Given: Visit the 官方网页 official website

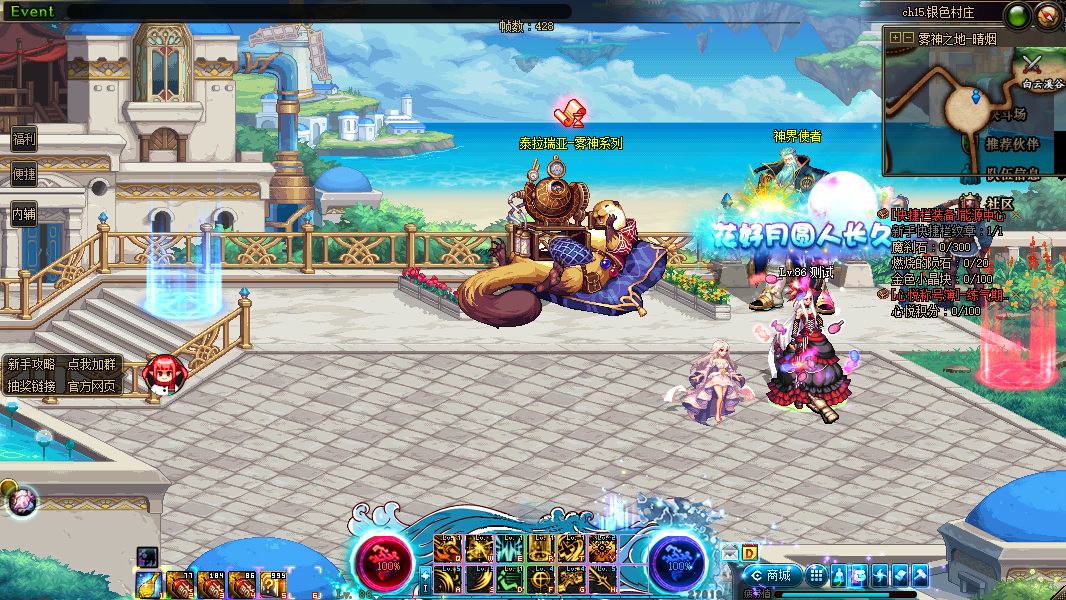Looking at the screenshot, I should (x=91, y=386).
